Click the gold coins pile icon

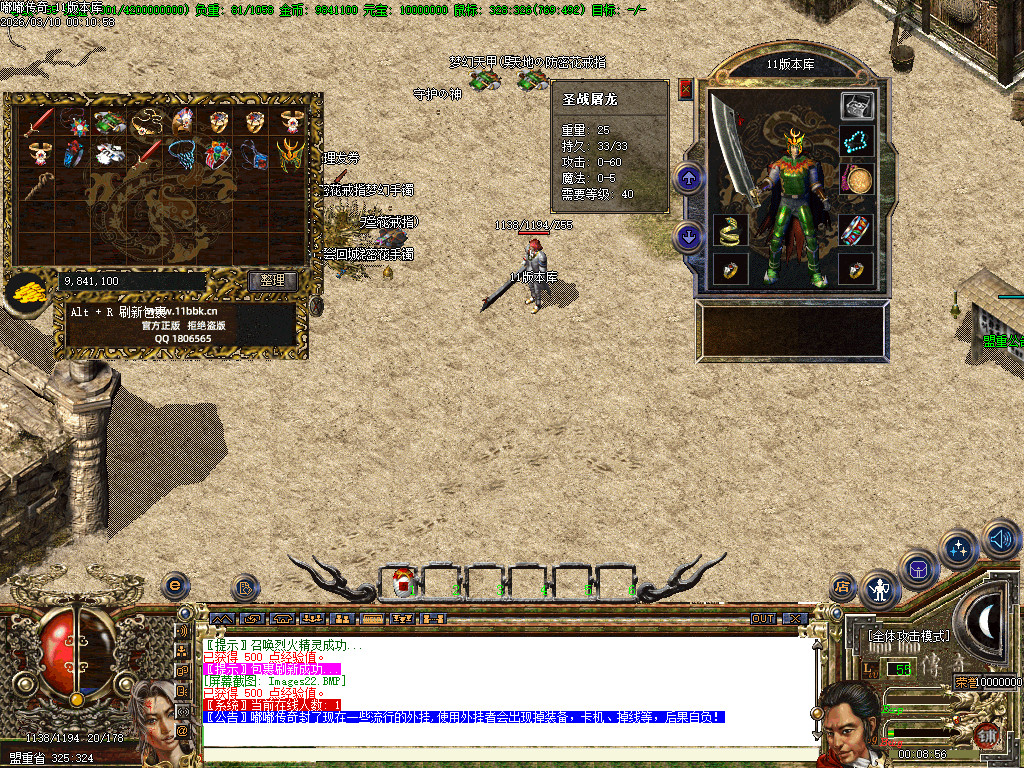pos(25,293)
